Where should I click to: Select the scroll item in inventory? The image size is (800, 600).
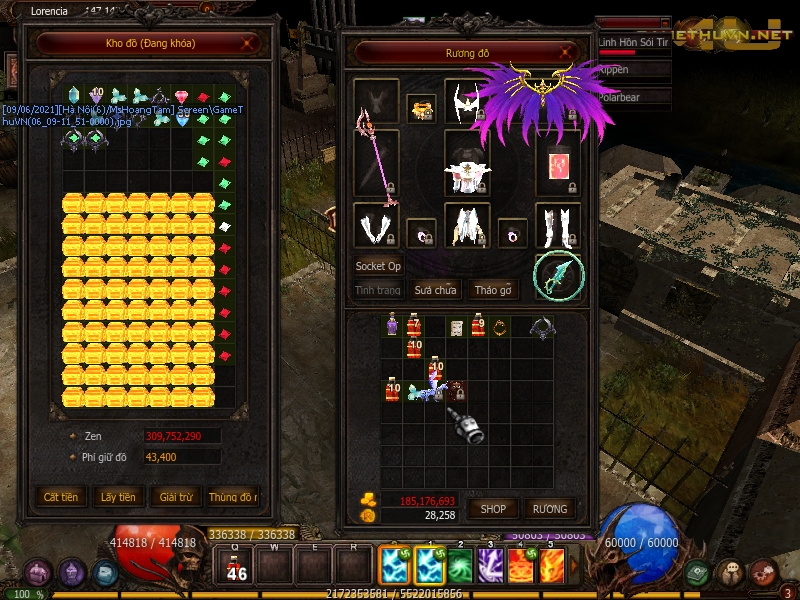(x=456, y=327)
